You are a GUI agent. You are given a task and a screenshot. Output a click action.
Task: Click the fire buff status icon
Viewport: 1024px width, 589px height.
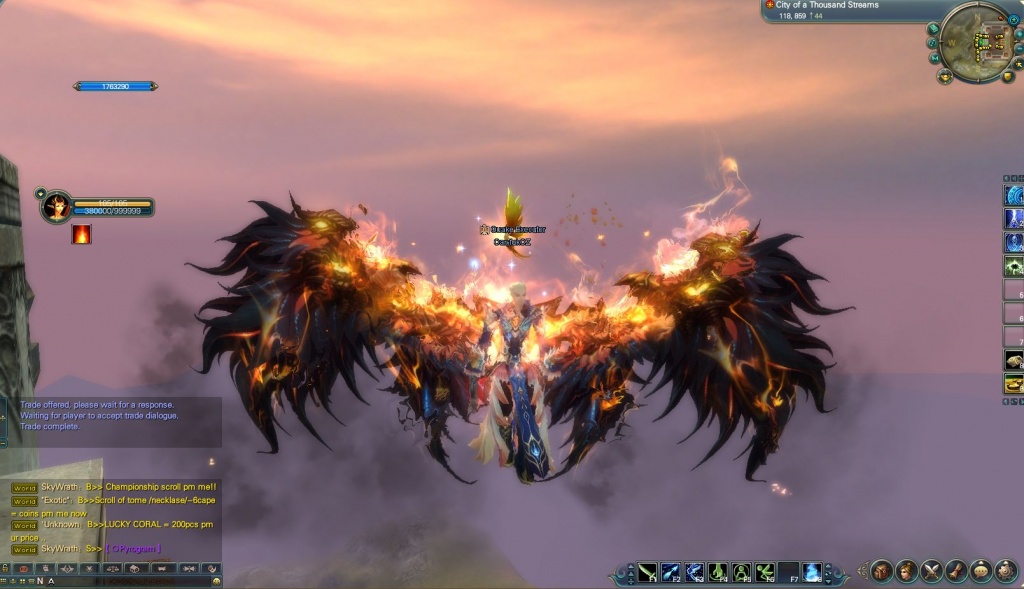click(81, 234)
